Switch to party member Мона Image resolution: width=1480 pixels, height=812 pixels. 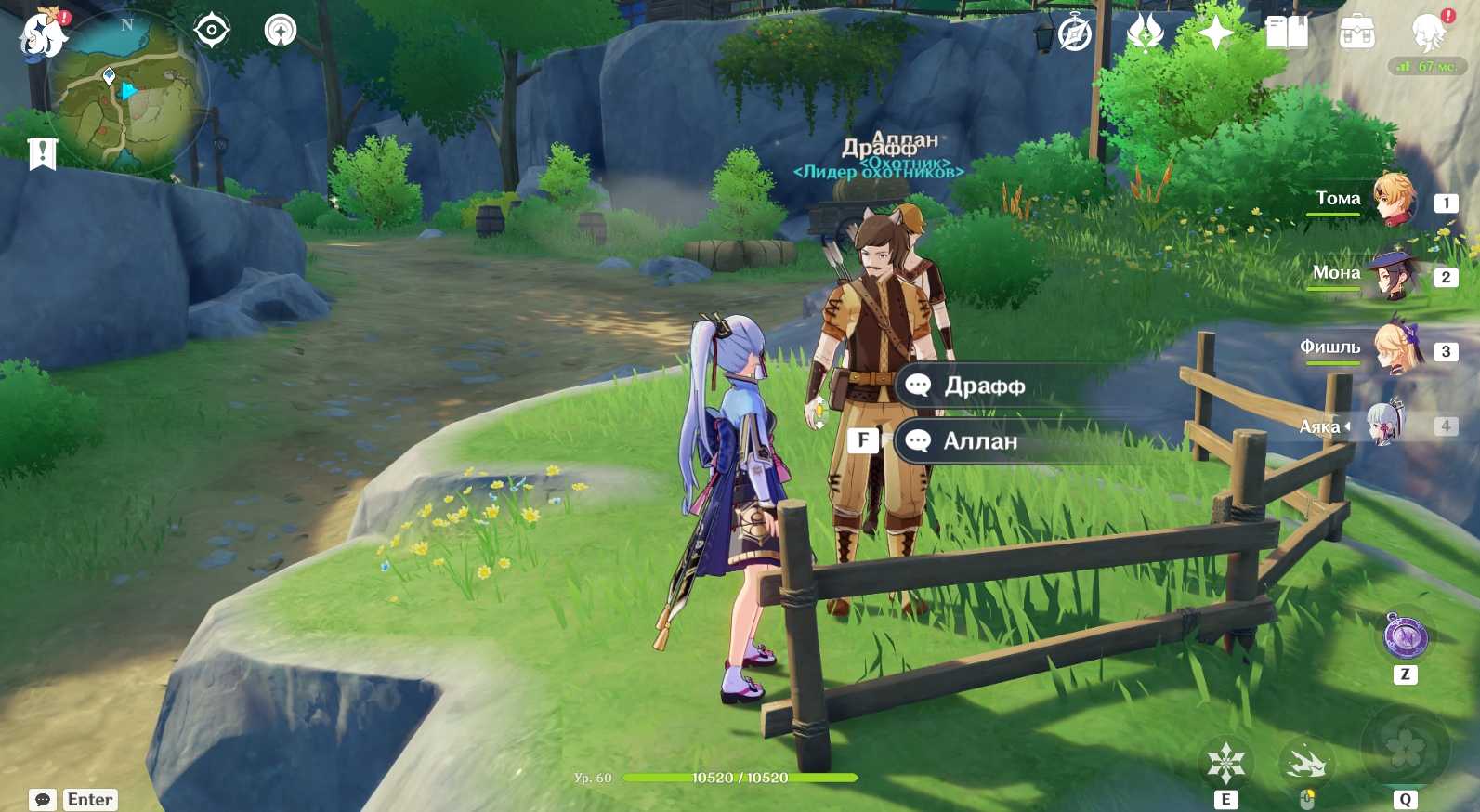pyautogui.click(x=1392, y=275)
